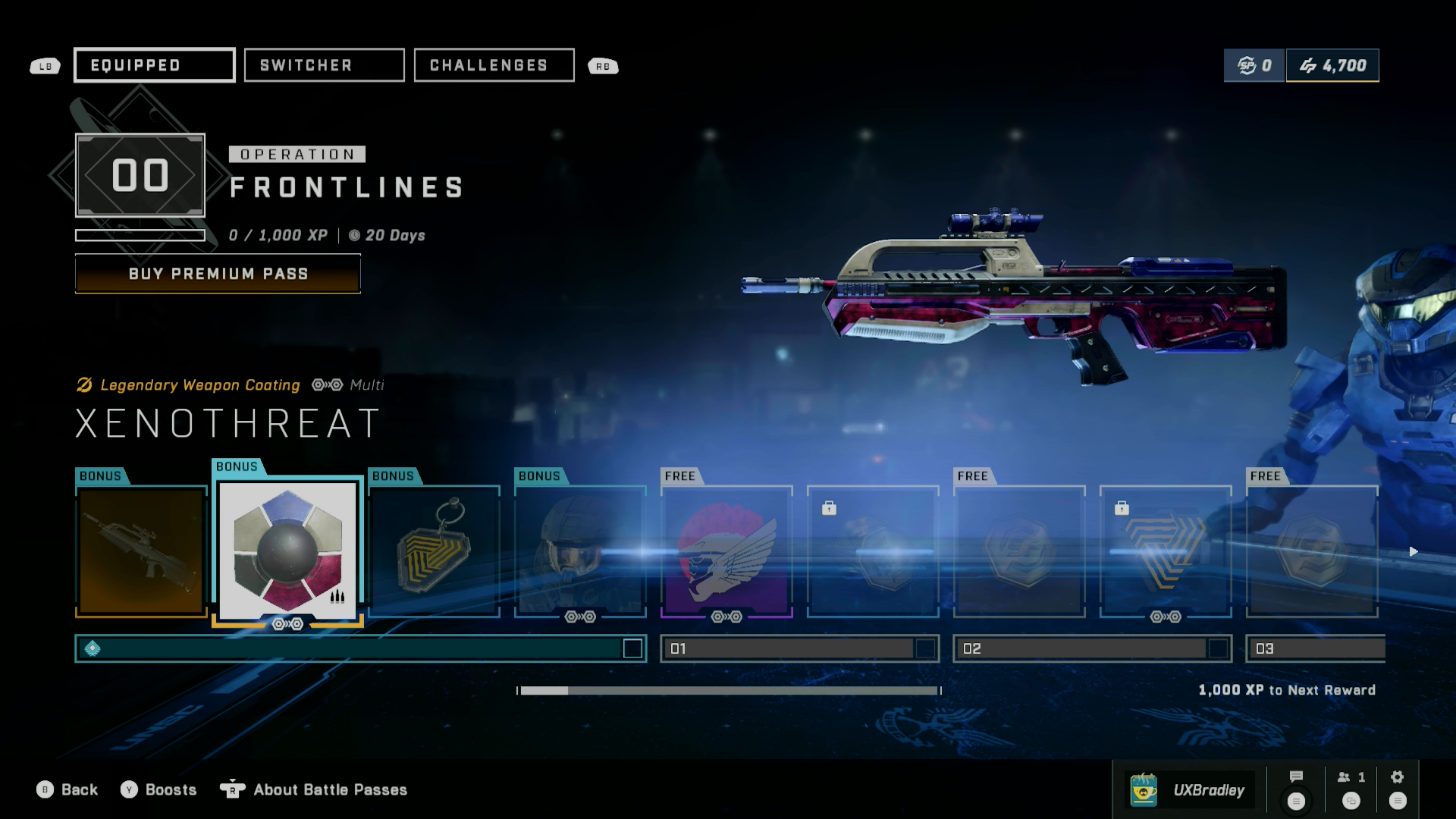
Task: Go to the Challenges tab
Action: (x=494, y=65)
